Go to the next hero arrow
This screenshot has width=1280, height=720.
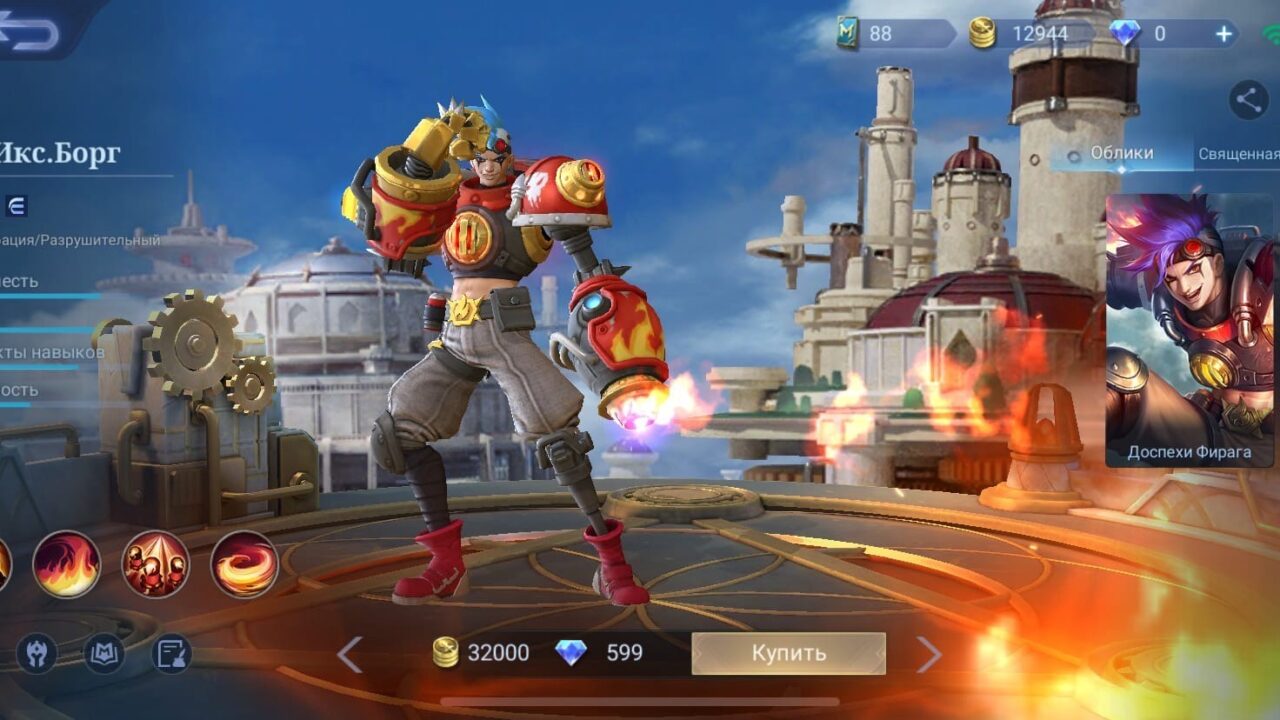[929, 654]
